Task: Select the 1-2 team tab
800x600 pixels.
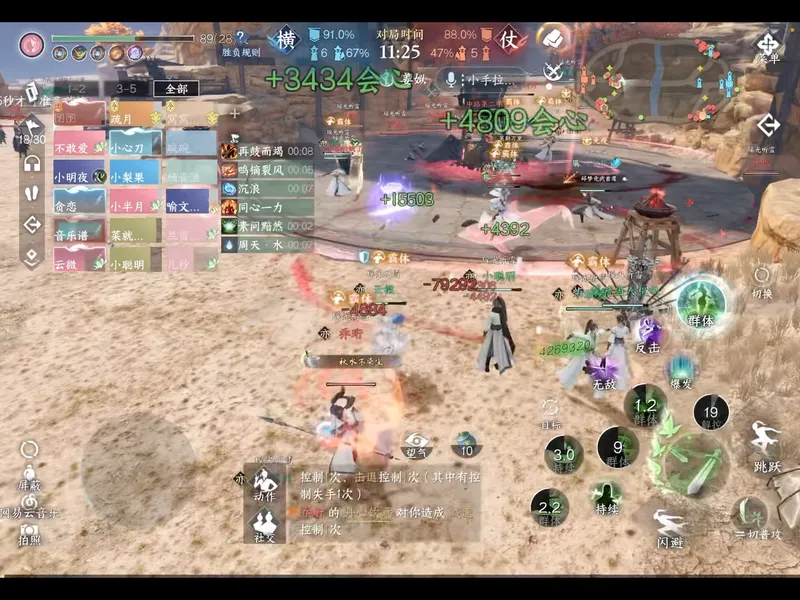Action: tap(77, 88)
